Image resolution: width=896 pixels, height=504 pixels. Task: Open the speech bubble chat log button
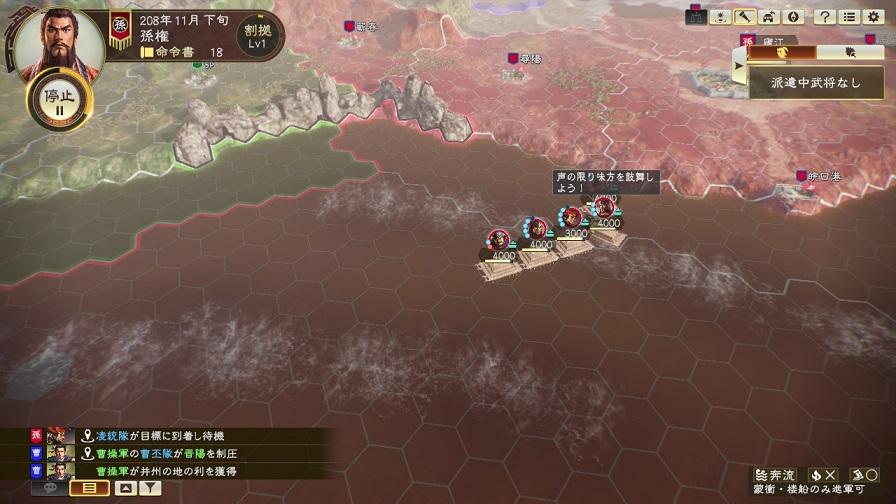coord(50,488)
